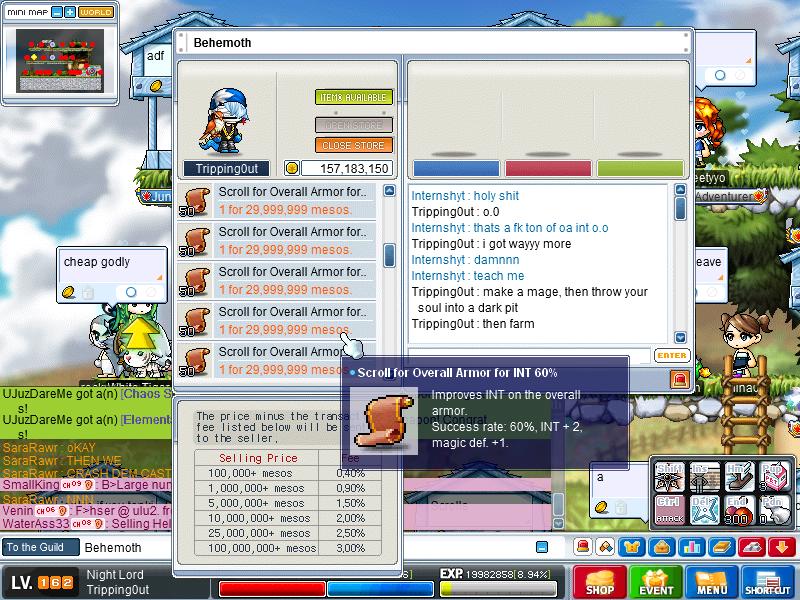Viewport: 800px width, 600px height.
Task: Click the 'To the Guild' chat target button
Action: pos(37,547)
